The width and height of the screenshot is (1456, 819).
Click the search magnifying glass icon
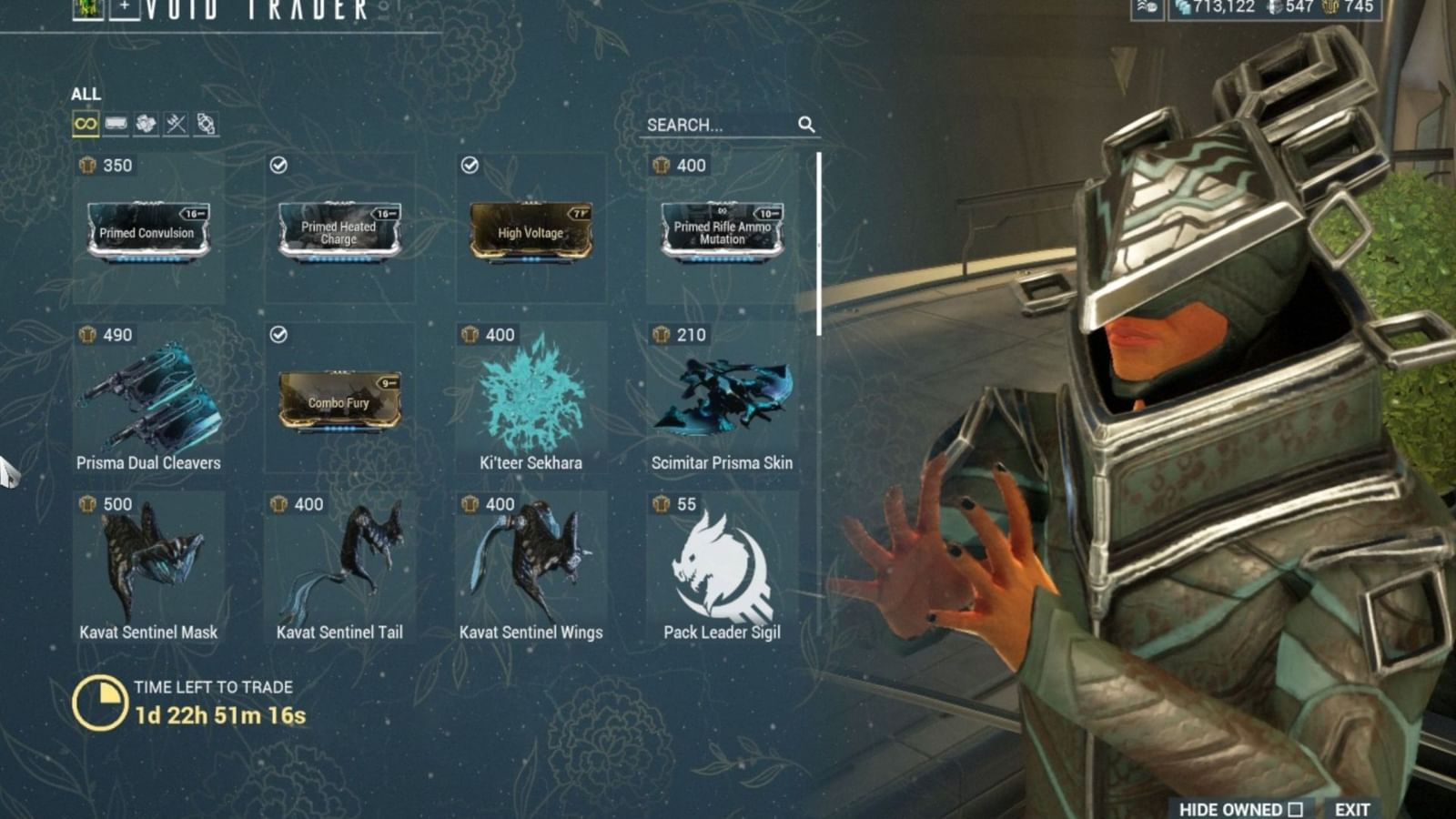point(808,126)
